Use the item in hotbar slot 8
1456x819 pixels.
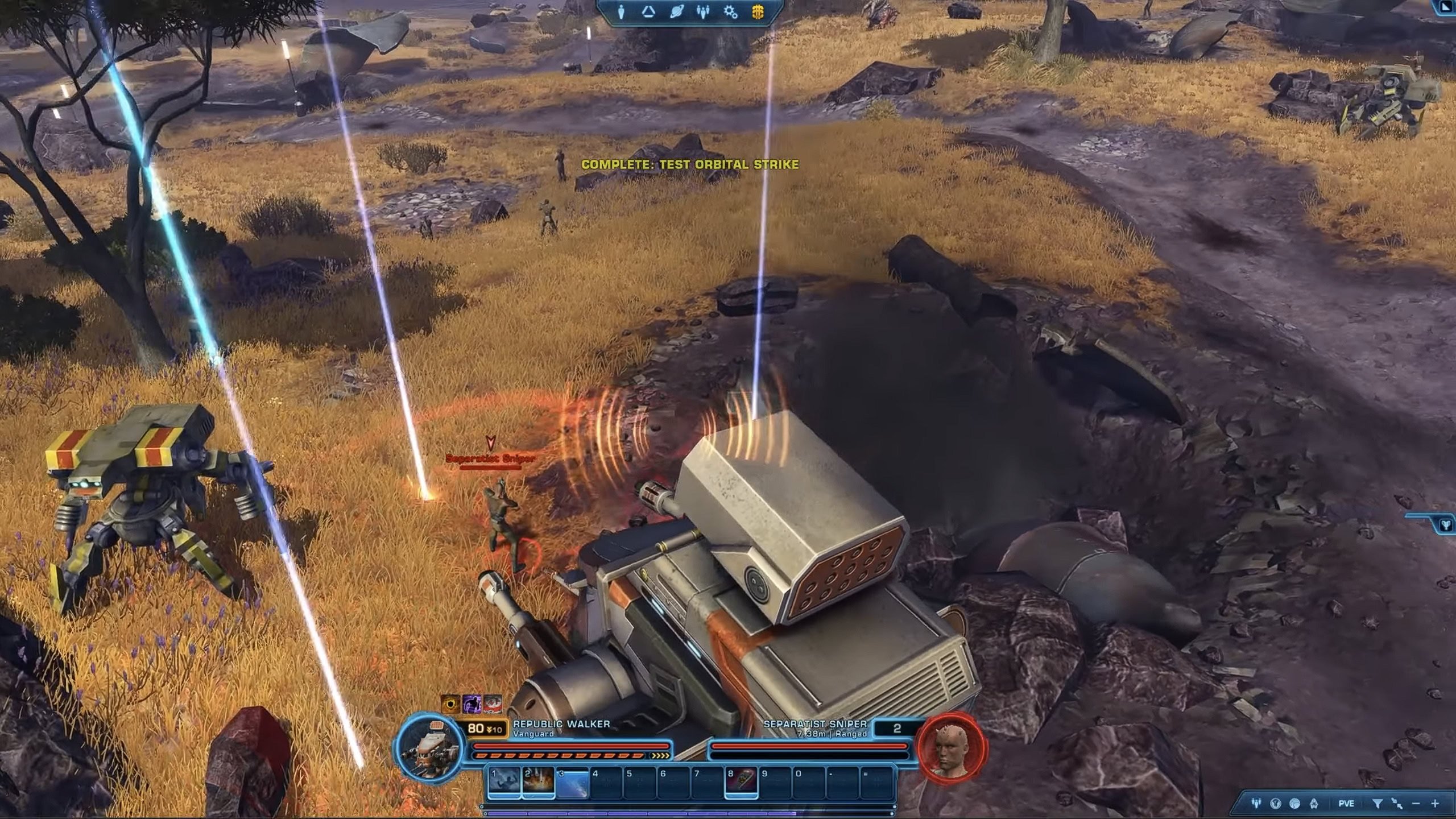point(741,783)
